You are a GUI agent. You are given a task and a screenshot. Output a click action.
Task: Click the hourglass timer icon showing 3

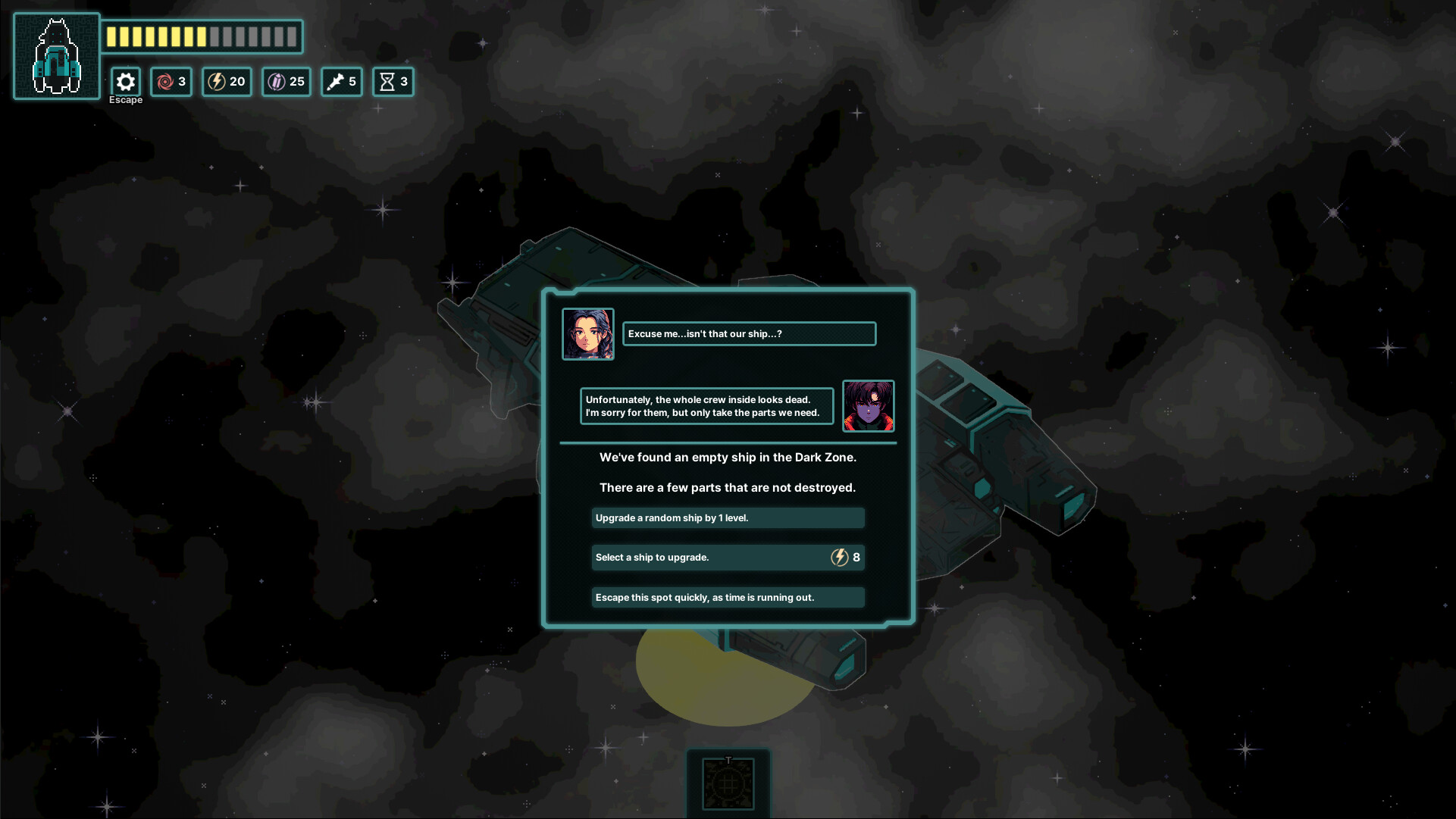pyautogui.click(x=393, y=82)
